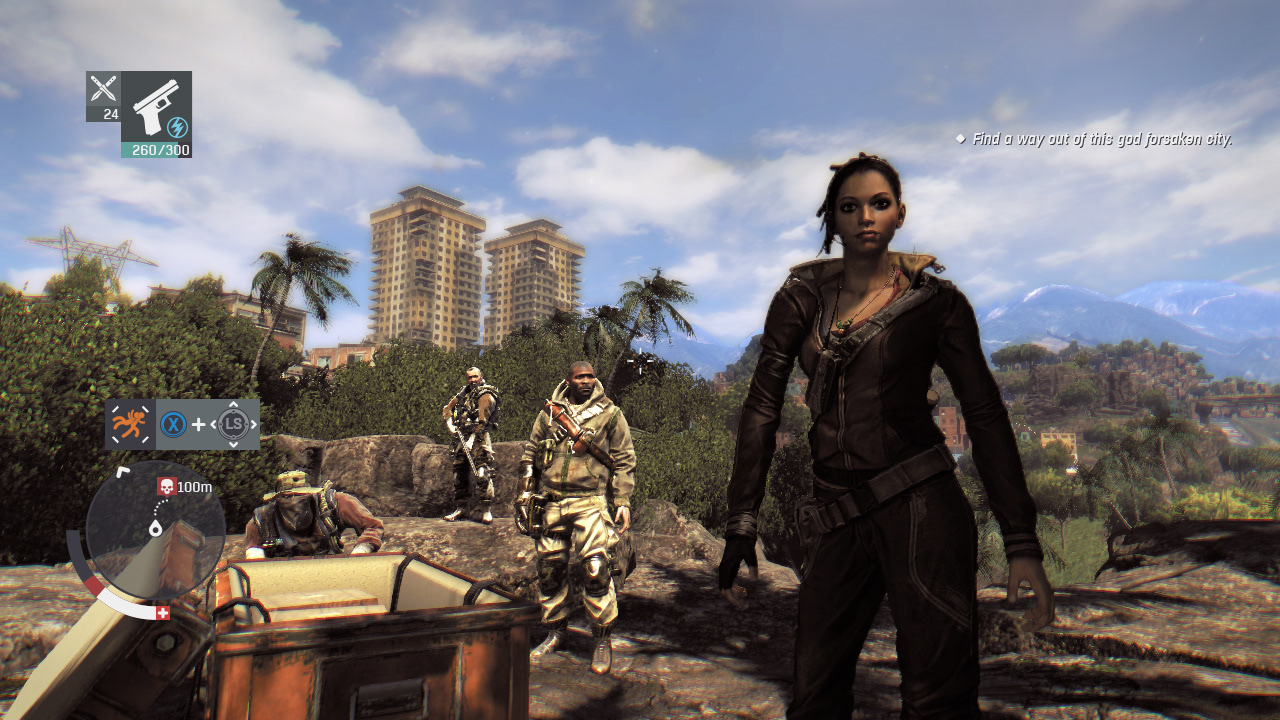1280x720 pixels.
Task: Select the pistol weapon icon
Action: [155, 107]
